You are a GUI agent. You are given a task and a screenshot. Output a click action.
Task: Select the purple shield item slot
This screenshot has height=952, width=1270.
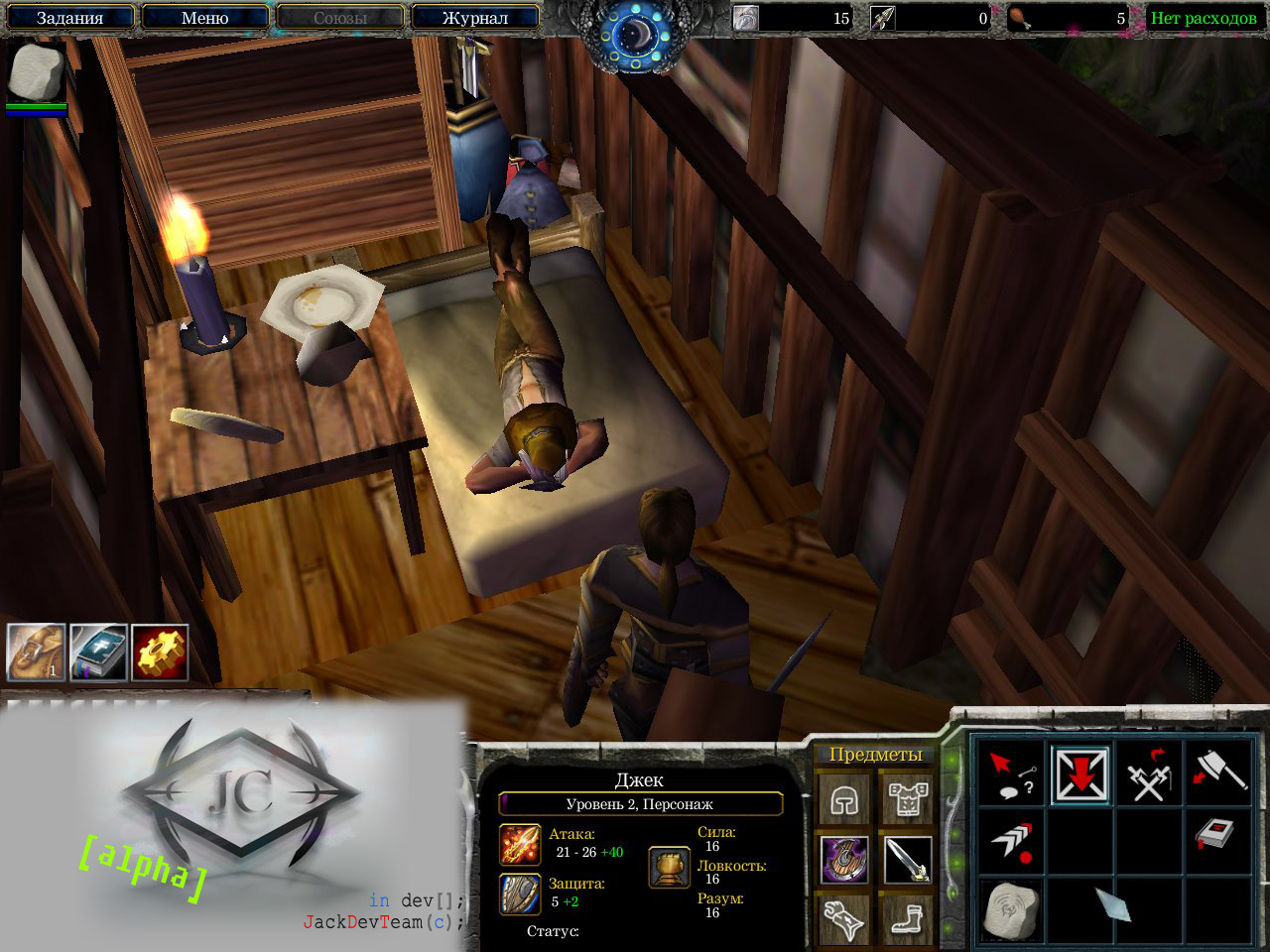[x=844, y=859]
